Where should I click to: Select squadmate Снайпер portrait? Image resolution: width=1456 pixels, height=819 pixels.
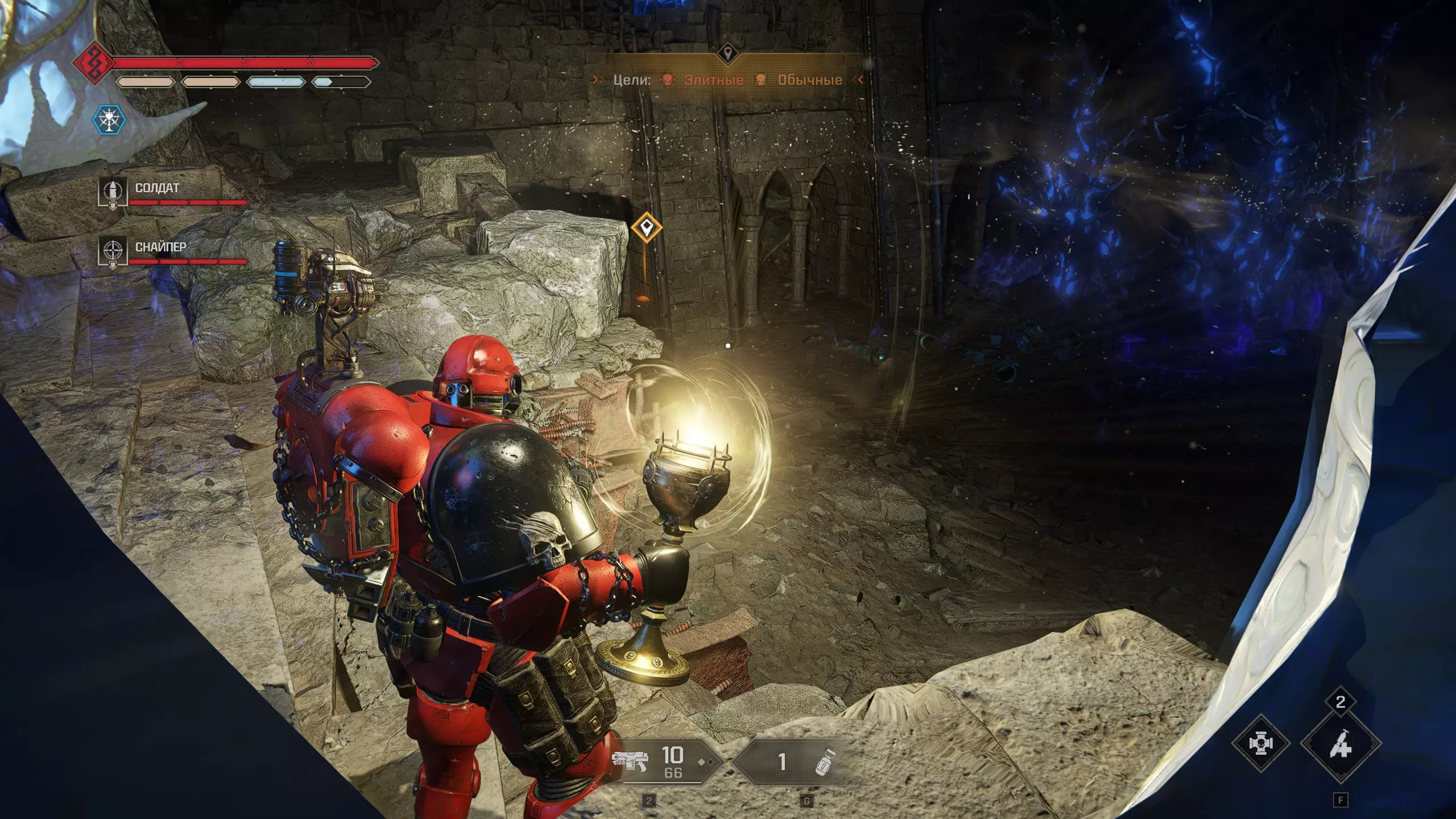pos(113,251)
